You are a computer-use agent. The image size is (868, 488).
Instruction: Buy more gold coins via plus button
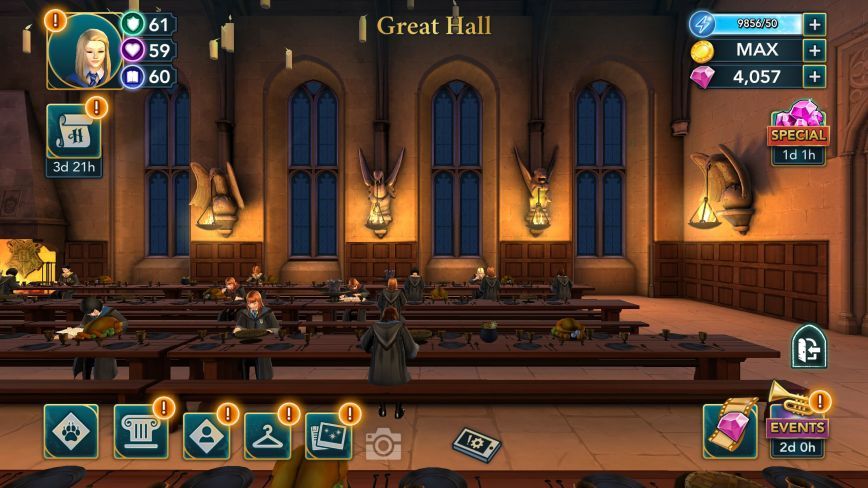coord(815,50)
